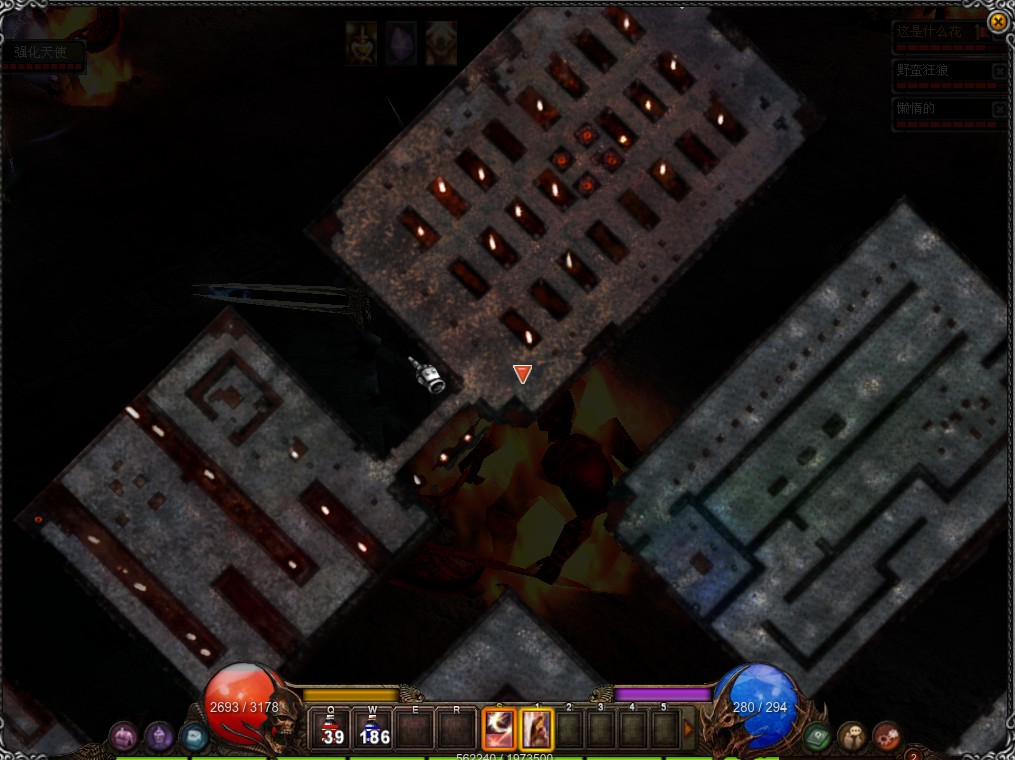Remove 懒惰的 with its small X button
This screenshot has width=1015, height=760.
(999, 109)
